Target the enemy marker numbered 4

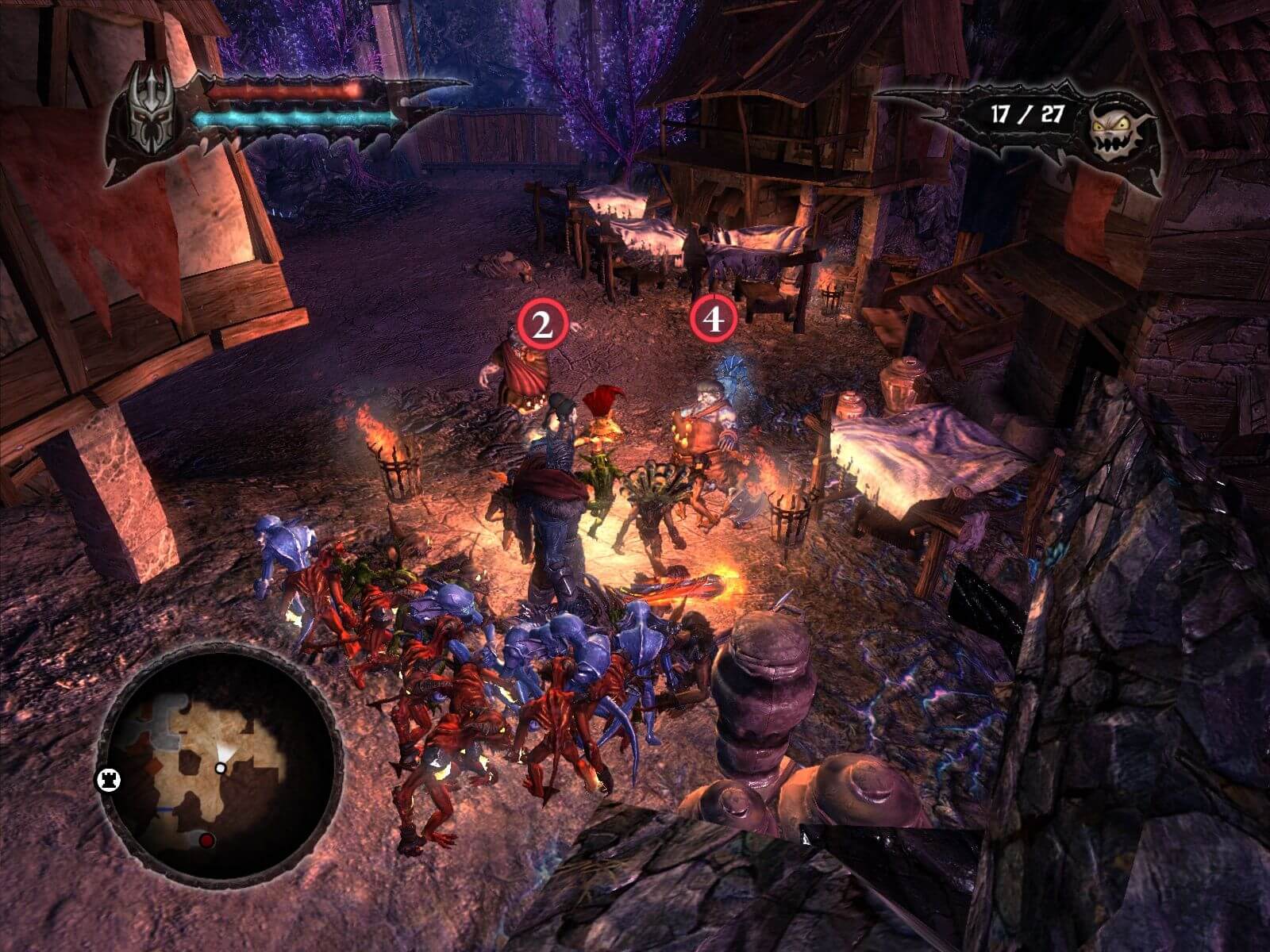coord(714,319)
